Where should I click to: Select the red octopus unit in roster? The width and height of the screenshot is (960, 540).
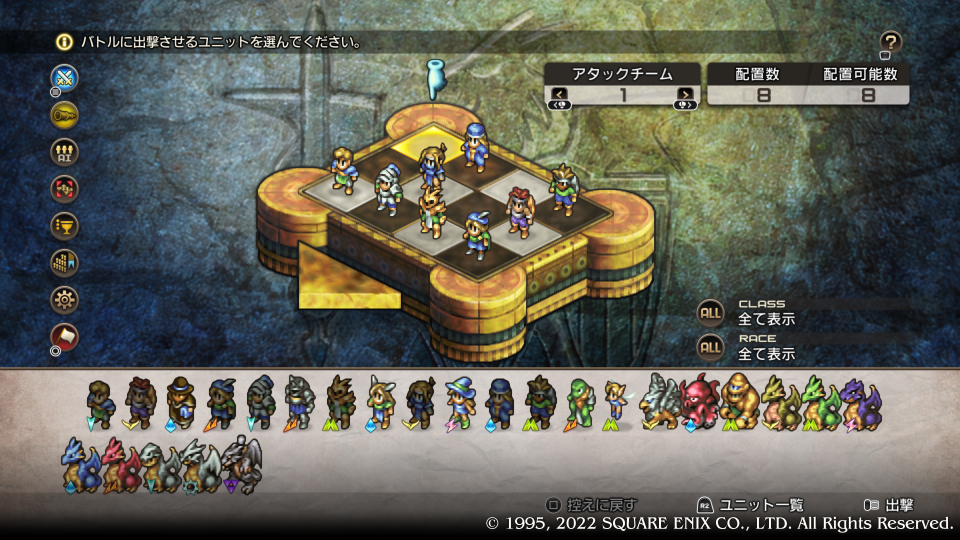(x=698, y=402)
